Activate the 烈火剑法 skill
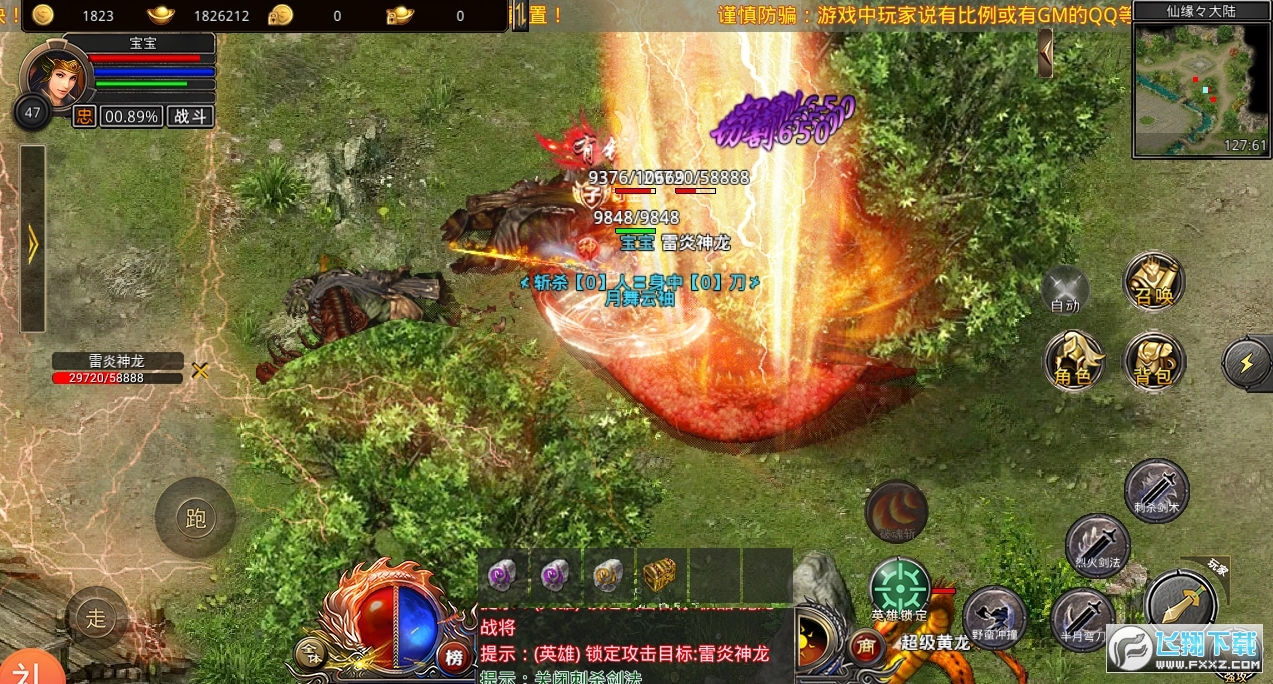 tap(1097, 546)
